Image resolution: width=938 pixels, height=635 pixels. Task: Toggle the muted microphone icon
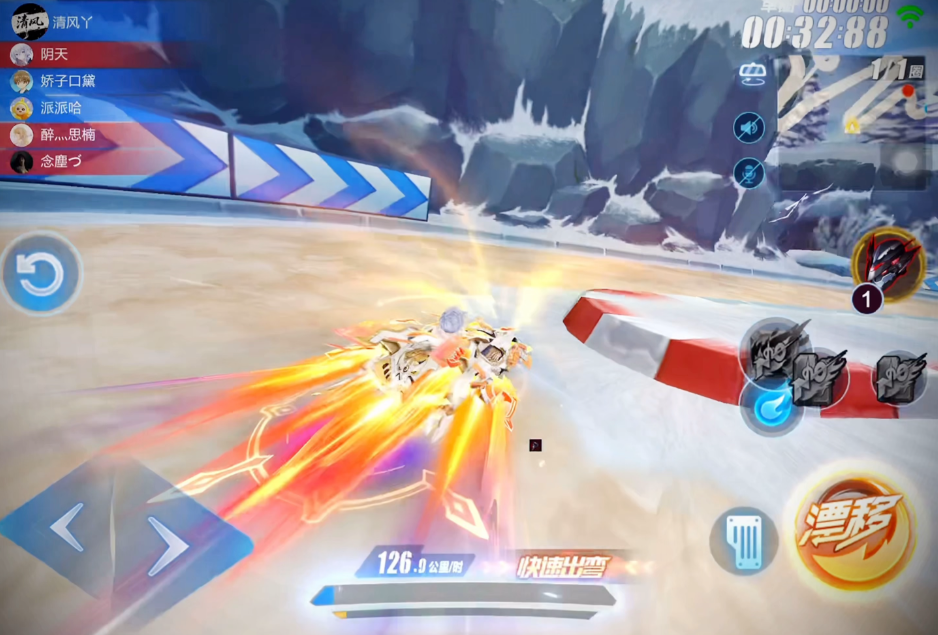pyautogui.click(x=748, y=173)
